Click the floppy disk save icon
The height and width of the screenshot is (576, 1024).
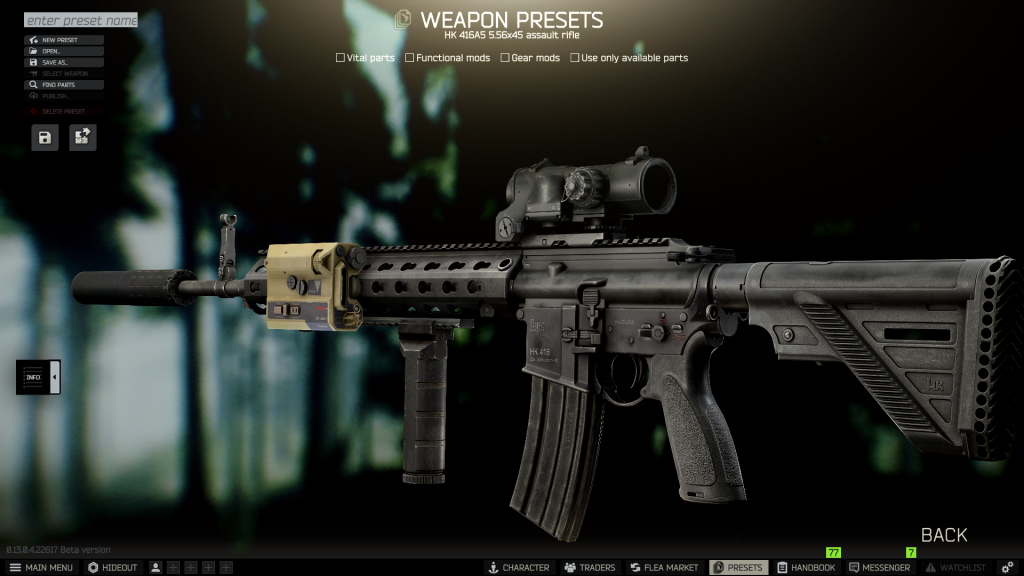tap(45, 138)
